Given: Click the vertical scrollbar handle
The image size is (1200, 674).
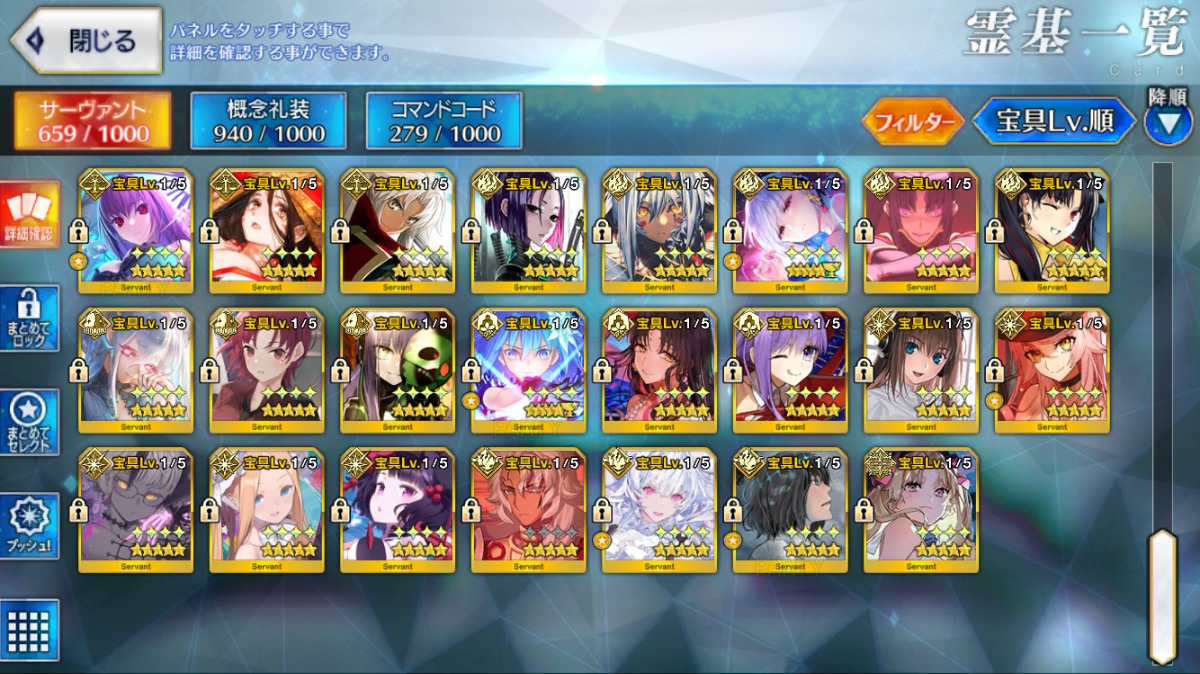Looking at the screenshot, I should 1162,595.
